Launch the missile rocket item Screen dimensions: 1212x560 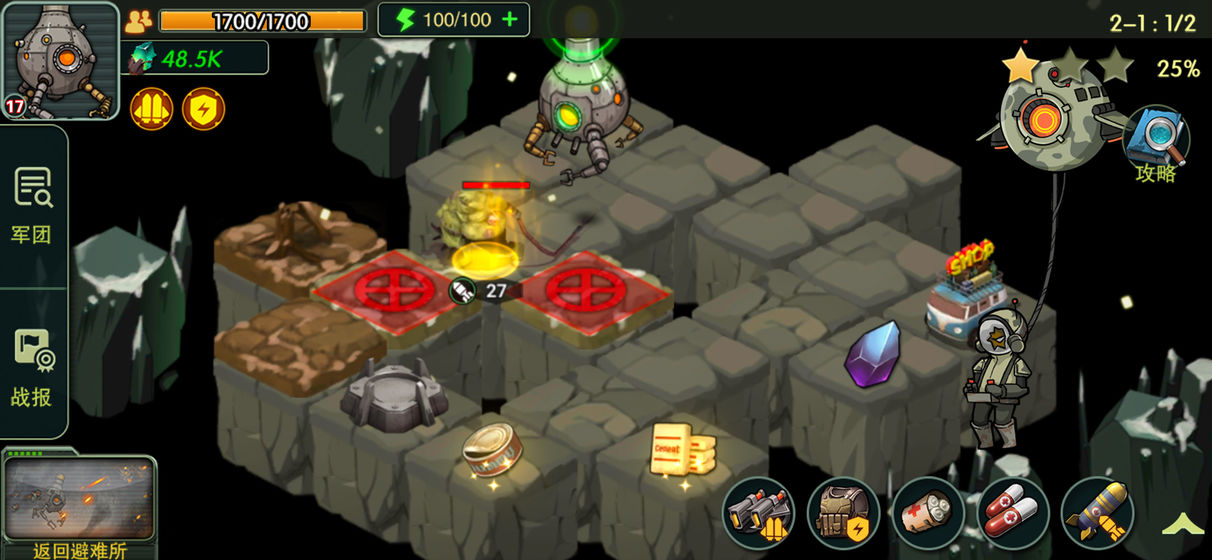(1097, 513)
